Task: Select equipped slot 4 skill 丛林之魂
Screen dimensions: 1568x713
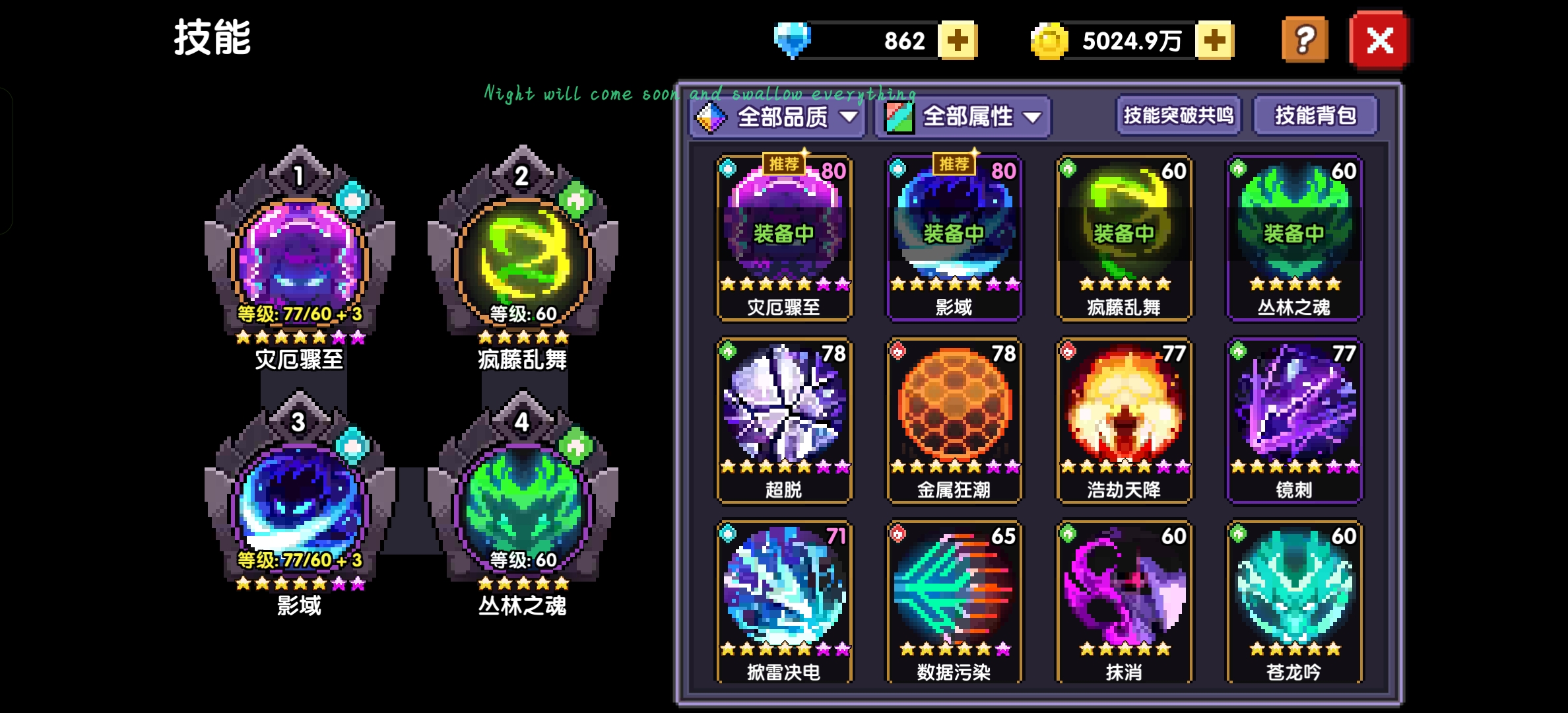Action: pyautogui.click(x=523, y=505)
